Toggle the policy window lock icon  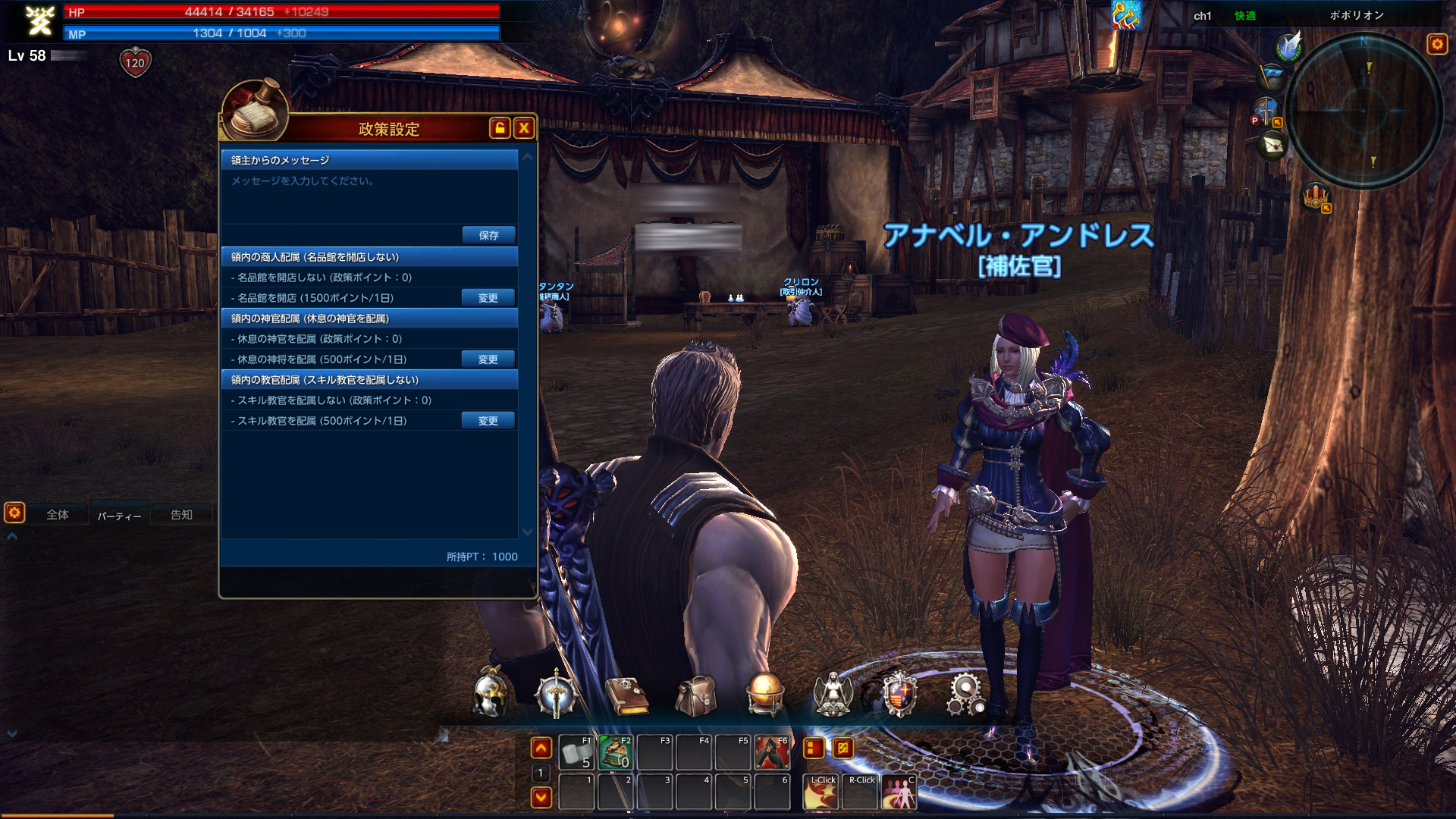click(x=500, y=128)
